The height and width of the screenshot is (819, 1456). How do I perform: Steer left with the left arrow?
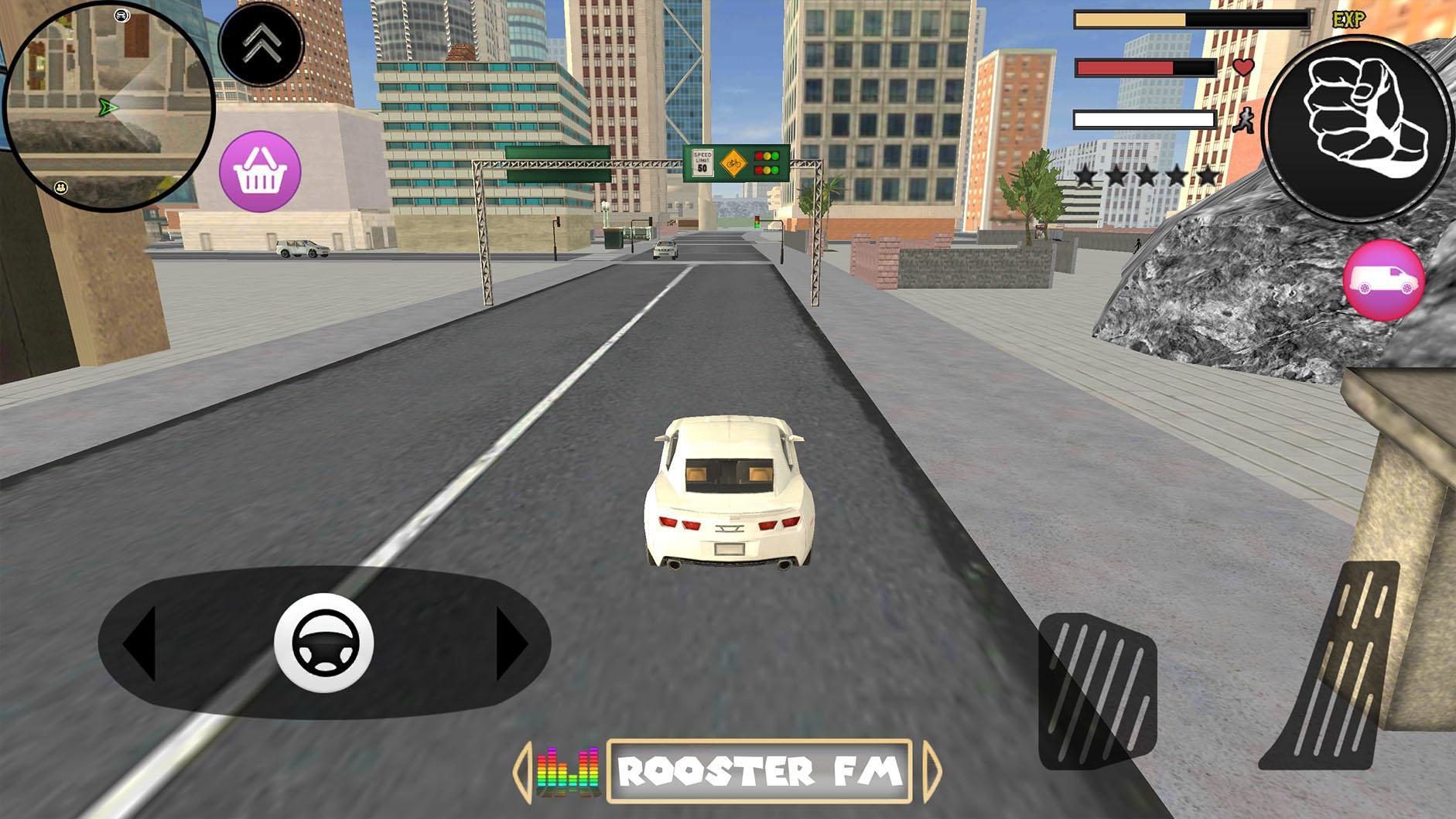[140, 643]
